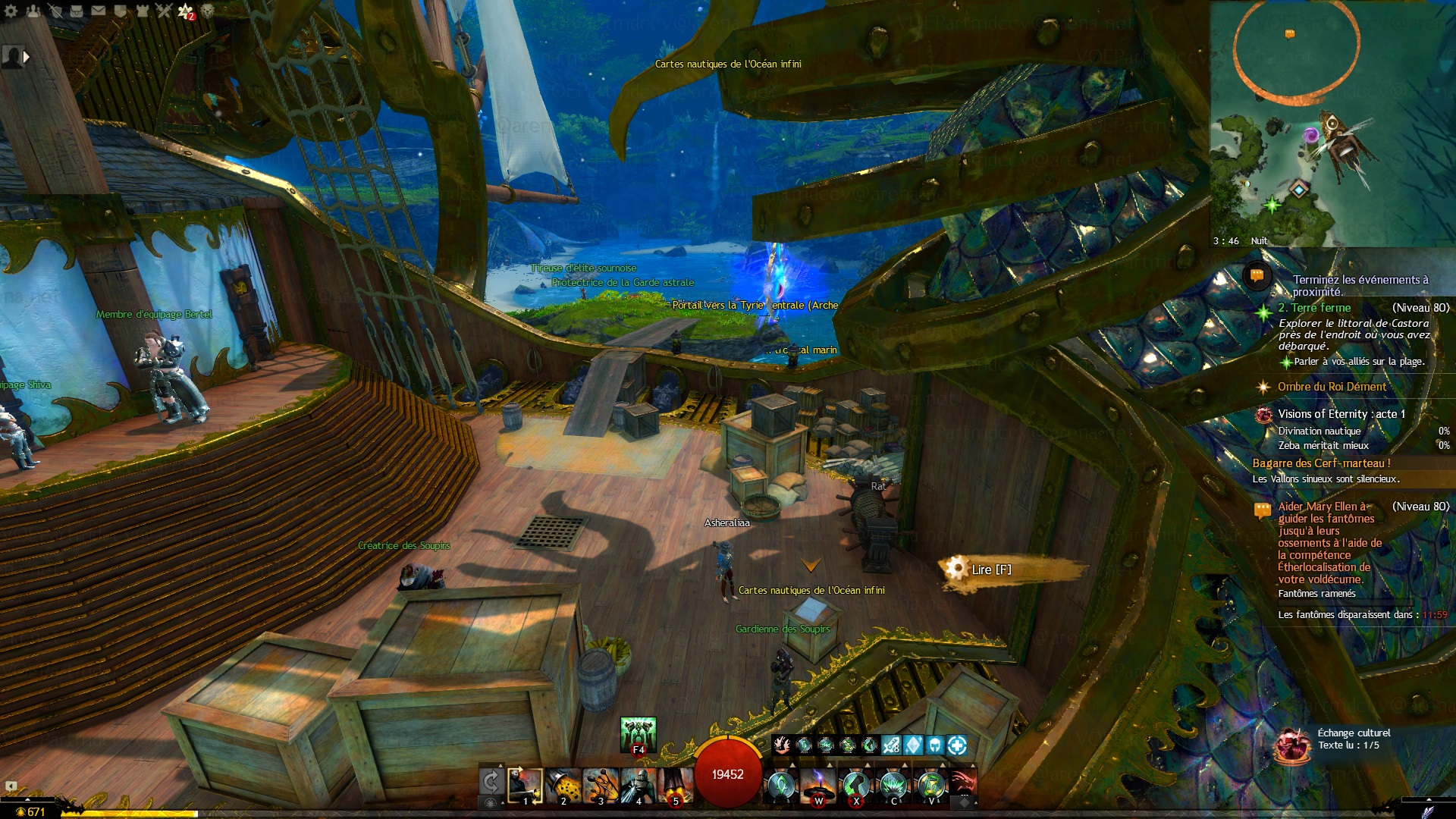1456x819 pixels.
Task: Open the game menu gear icon
Action: (11, 11)
